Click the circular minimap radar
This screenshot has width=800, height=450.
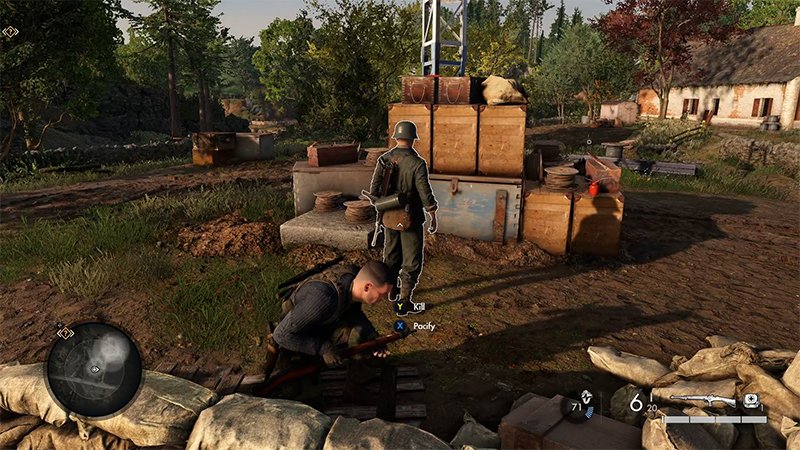click(93, 370)
